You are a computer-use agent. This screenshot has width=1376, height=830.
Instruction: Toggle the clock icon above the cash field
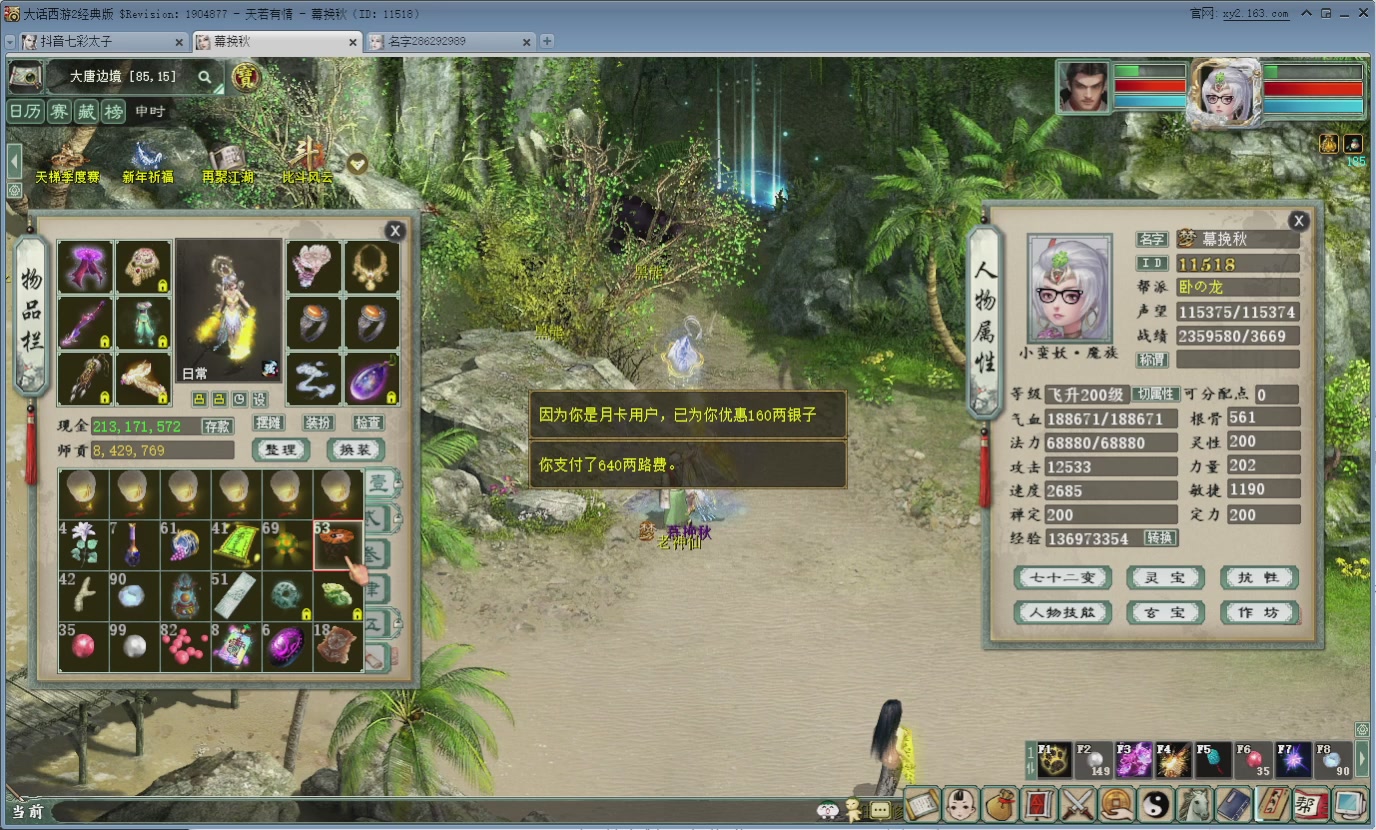(239, 399)
